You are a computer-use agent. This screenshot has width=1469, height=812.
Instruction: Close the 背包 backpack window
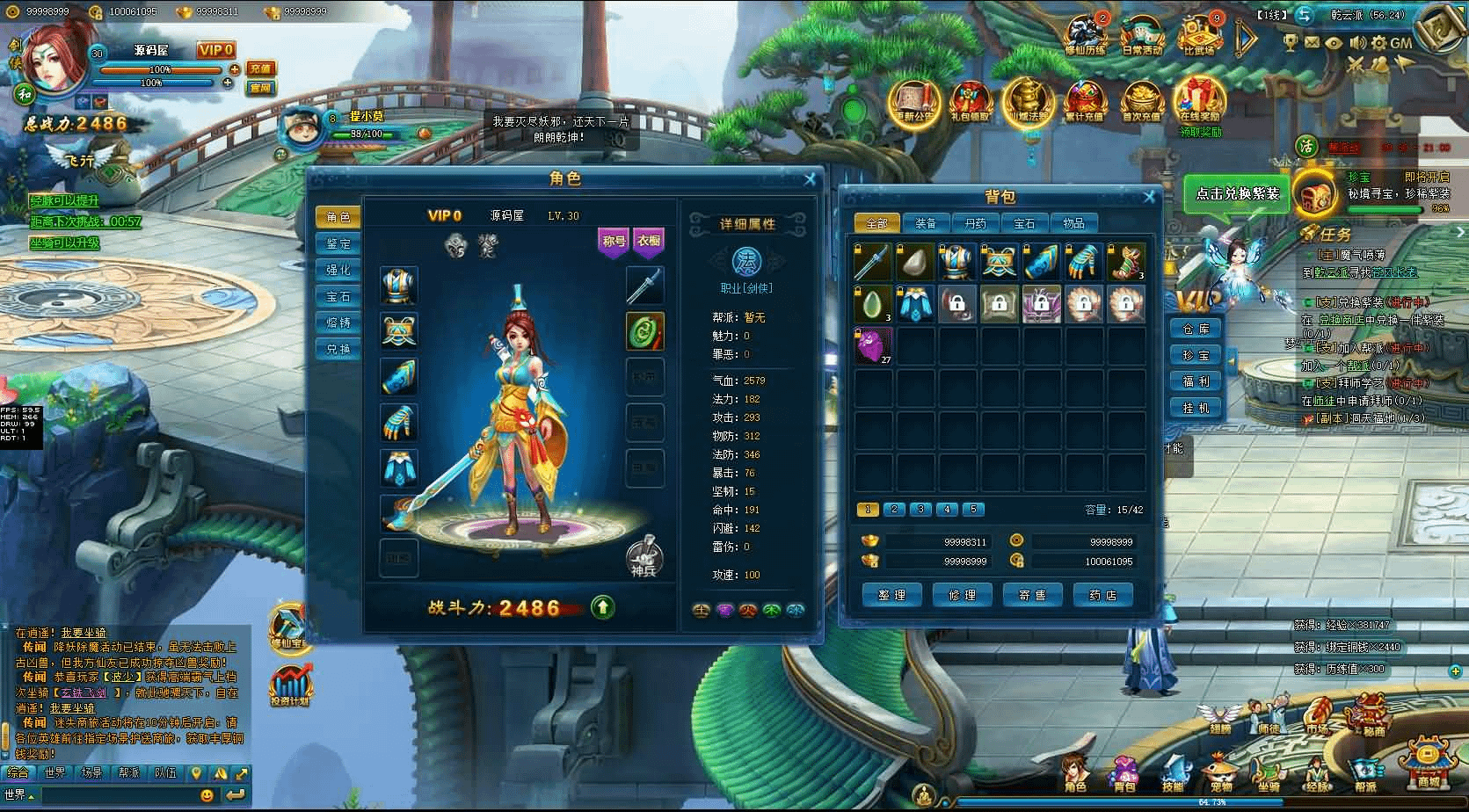coord(1148,197)
